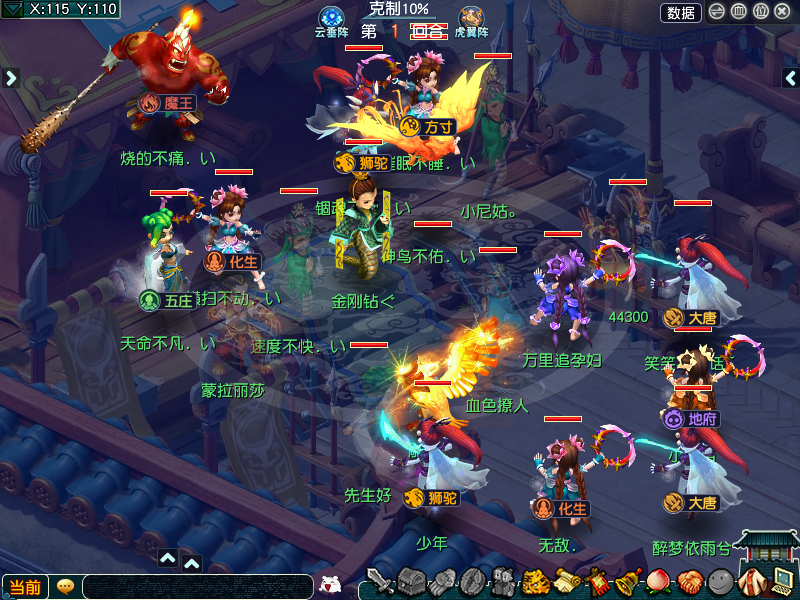
Task: Open the 数据 data panel
Action: 681,12
